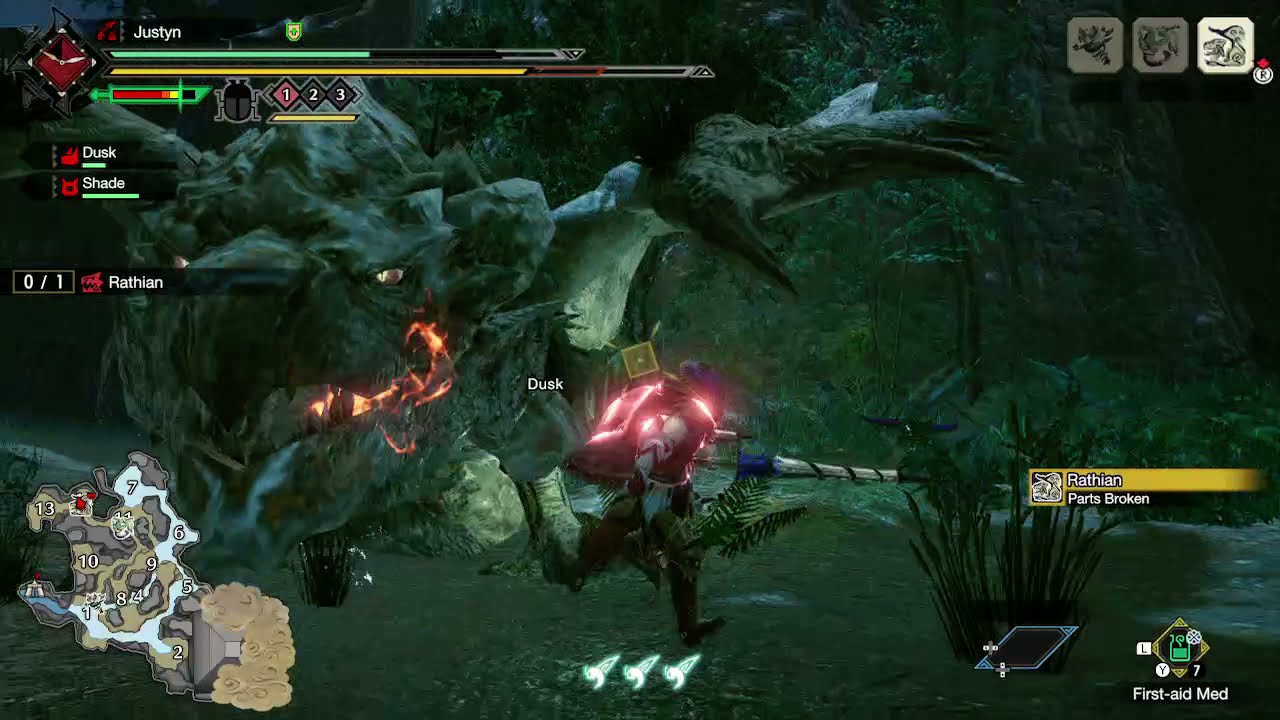Image resolution: width=1280 pixels, height=720 pixels.
Task: Click the Rathian Parts Broken notification
Action: click(1145, 488)
